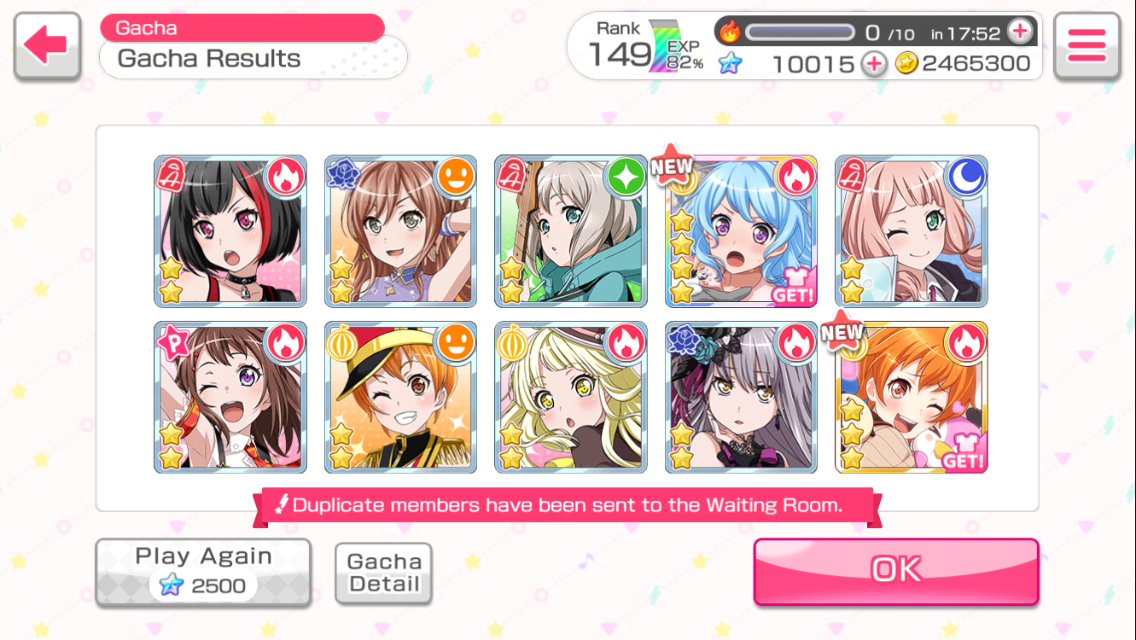Buy more stars with the plus button
1136x640 pixels.
(874, 64)
